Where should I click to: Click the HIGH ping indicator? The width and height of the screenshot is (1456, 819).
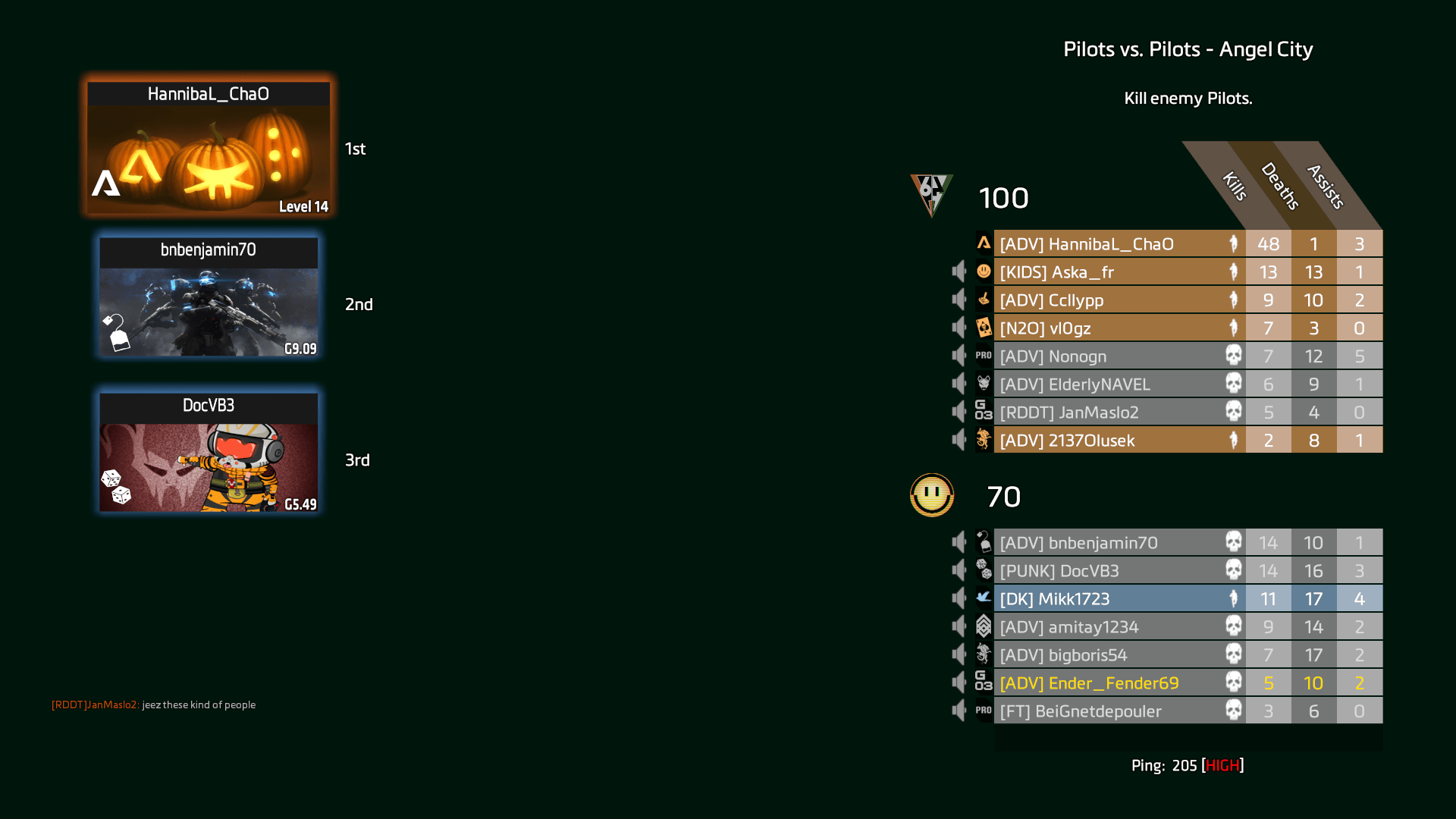tap(1222, 765)
